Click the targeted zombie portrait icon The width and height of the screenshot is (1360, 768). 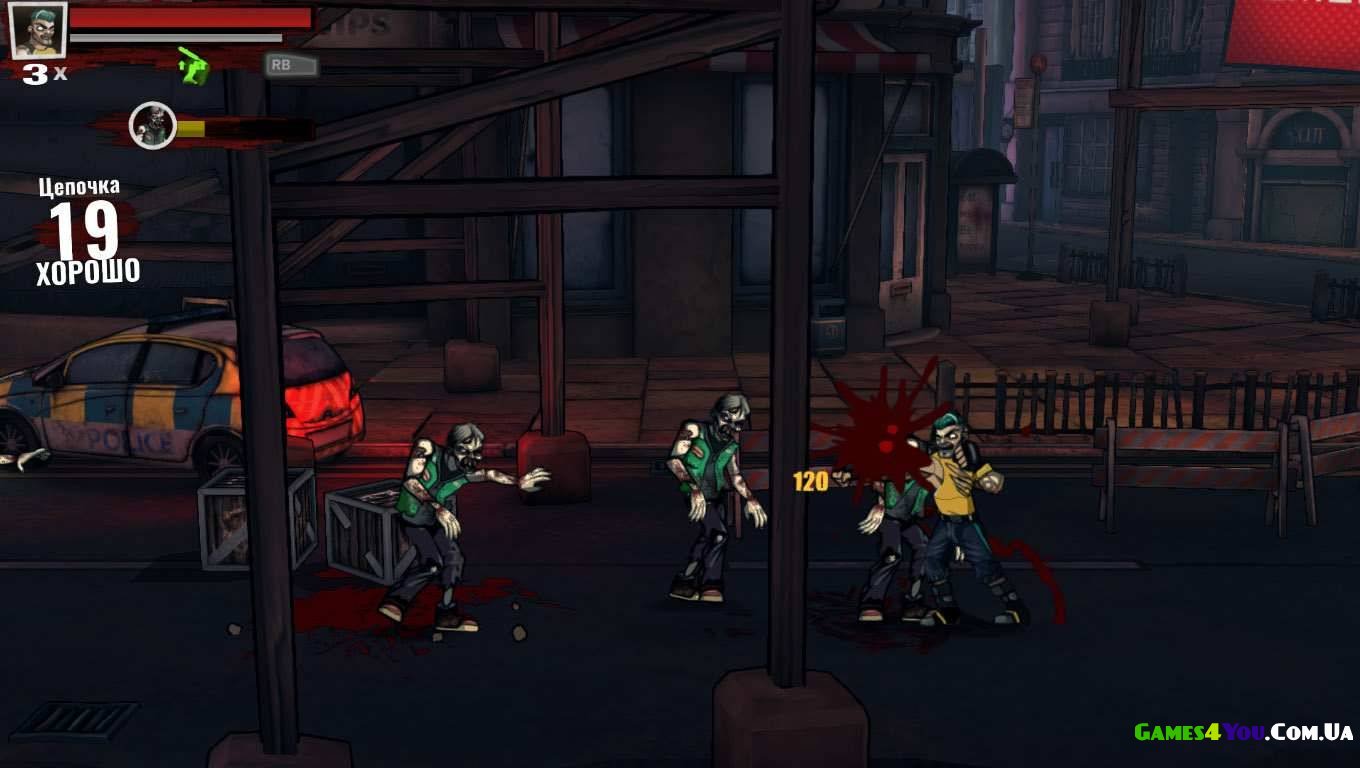click(x=153, y=126)
